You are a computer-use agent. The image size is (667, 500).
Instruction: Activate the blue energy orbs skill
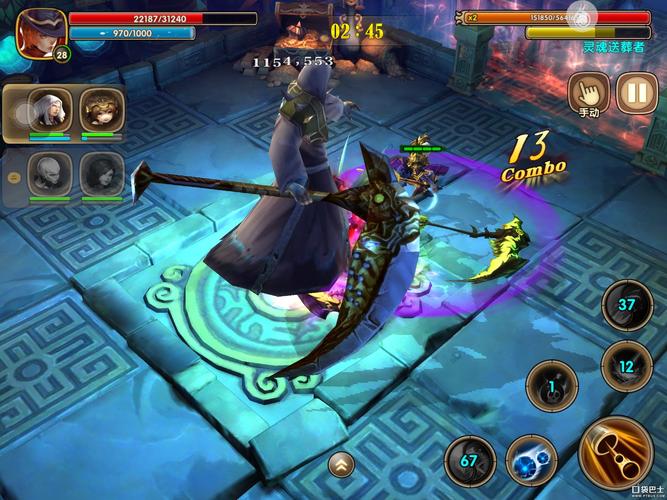530,462
